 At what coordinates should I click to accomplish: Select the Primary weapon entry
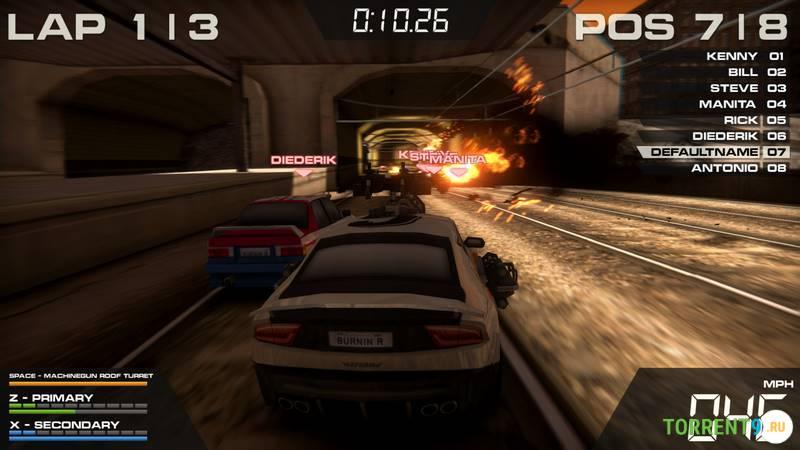point(57,398)
